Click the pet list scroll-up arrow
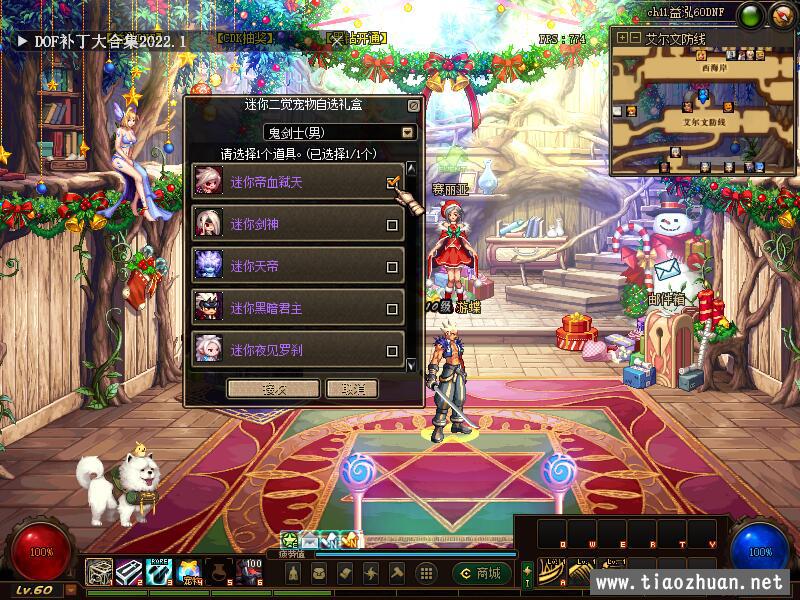This screenshot has height=600, width=800. [410, 168]
